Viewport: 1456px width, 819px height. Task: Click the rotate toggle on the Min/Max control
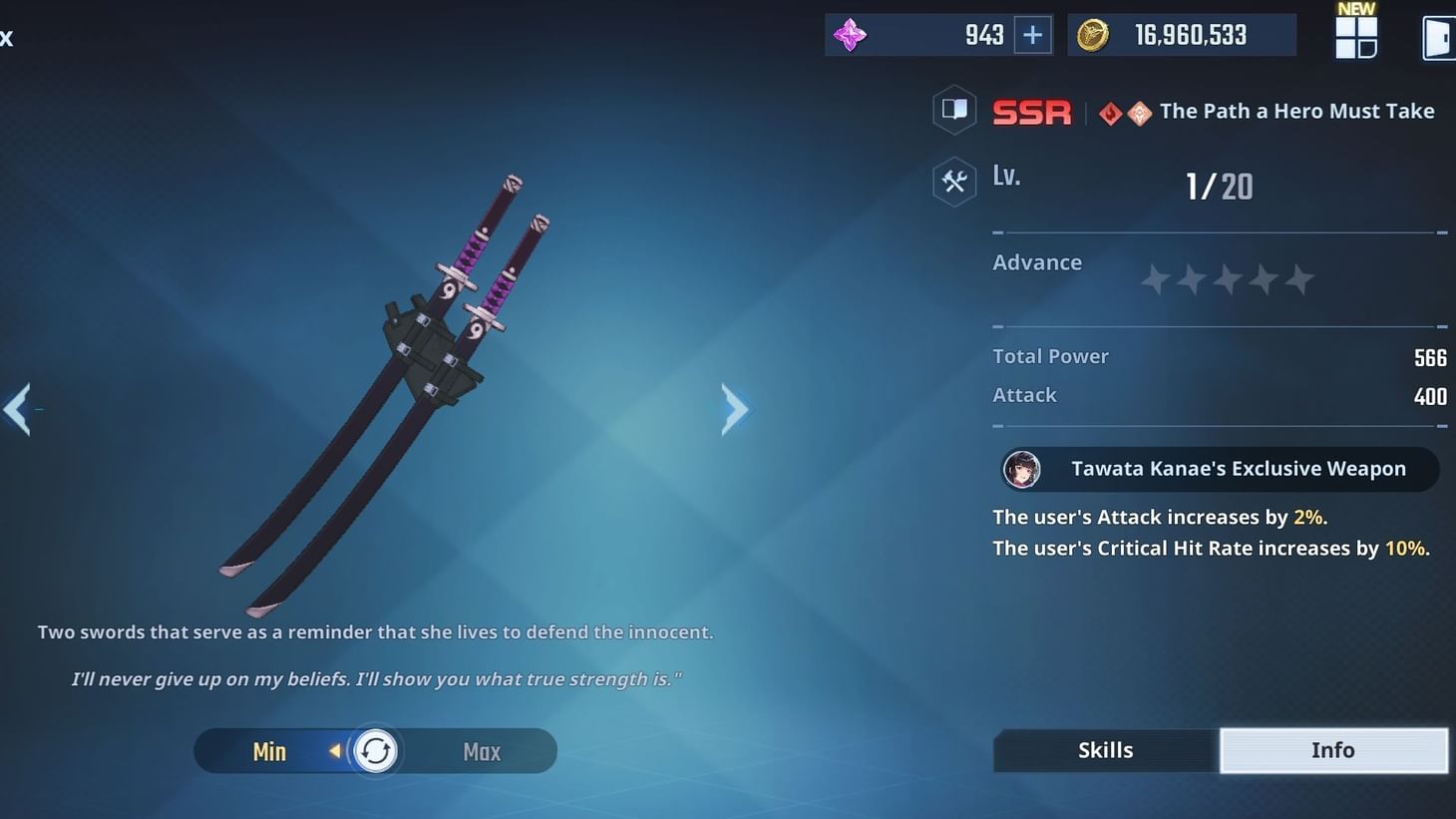tap(375, 750)
